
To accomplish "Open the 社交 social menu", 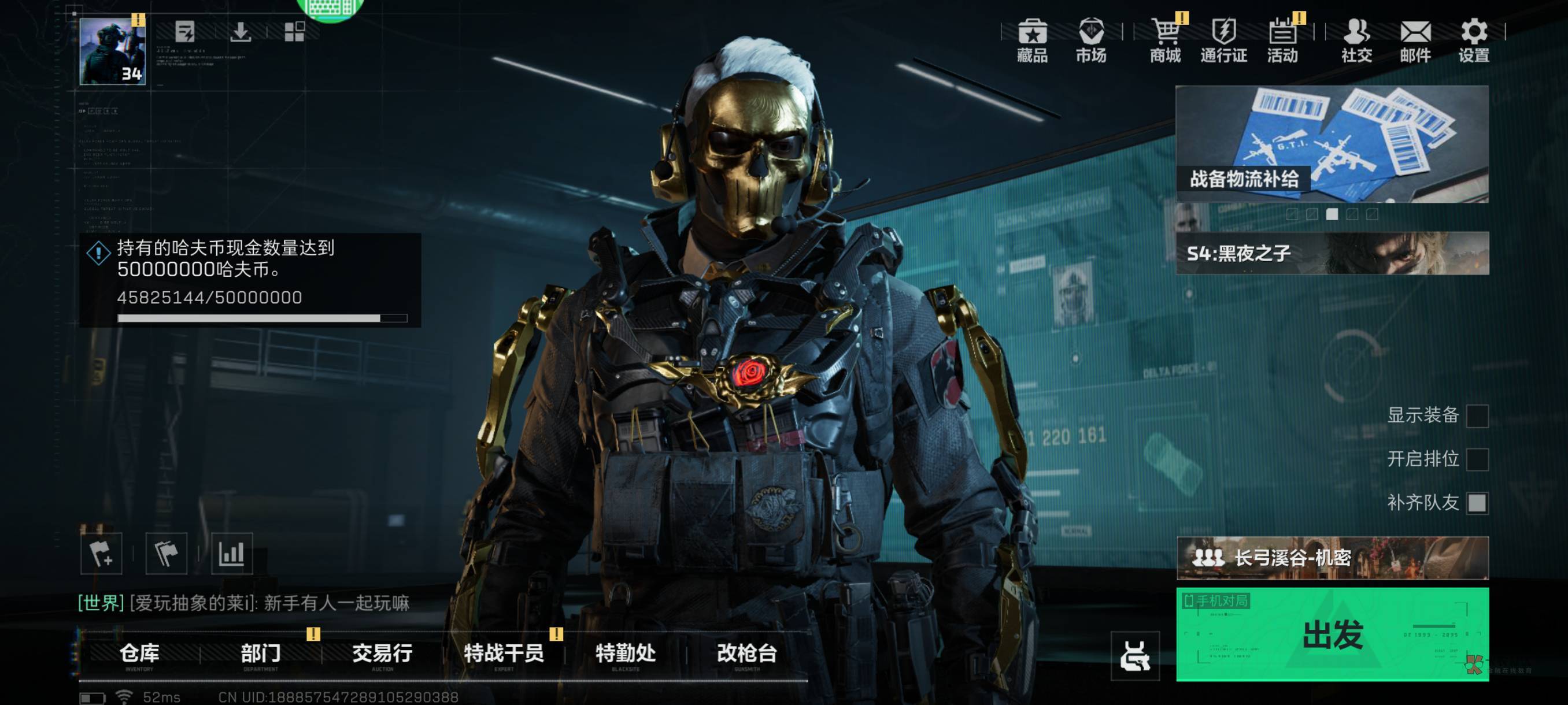I will (1356, 40).
